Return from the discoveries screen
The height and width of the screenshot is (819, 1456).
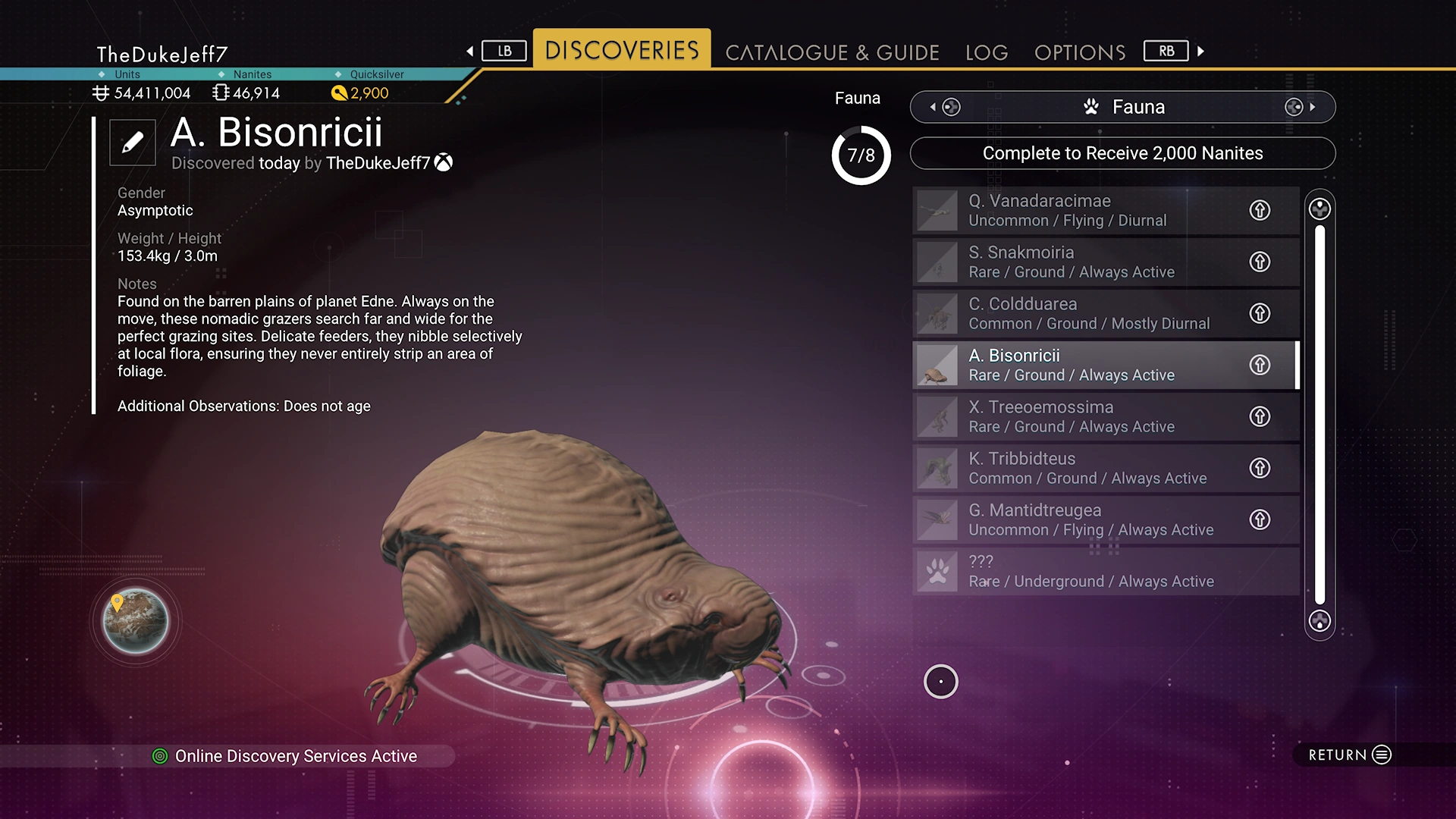pos(1349,755)
